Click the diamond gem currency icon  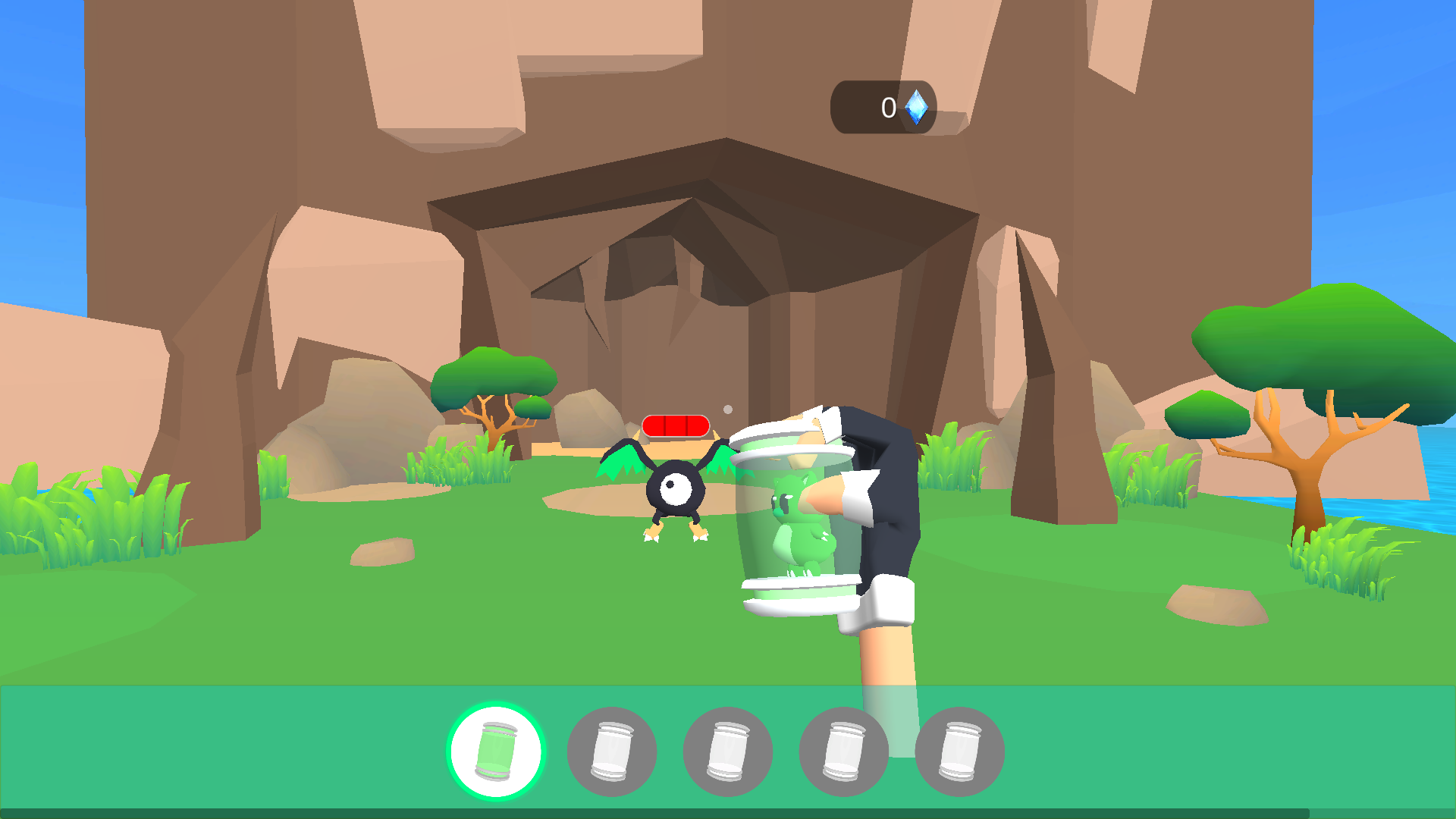pos(915,106)
